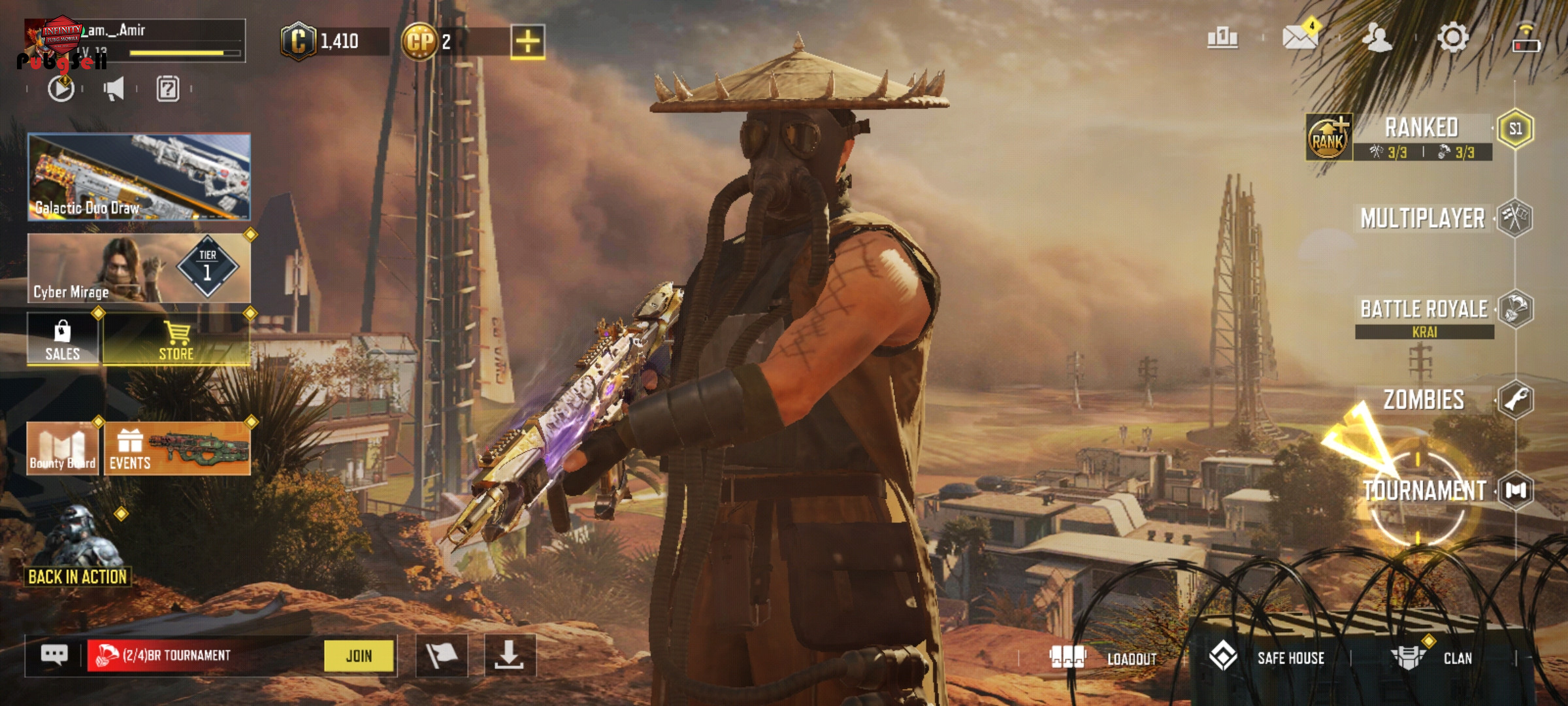
Task: Open the Clan menu
Action: [1432, 658]
